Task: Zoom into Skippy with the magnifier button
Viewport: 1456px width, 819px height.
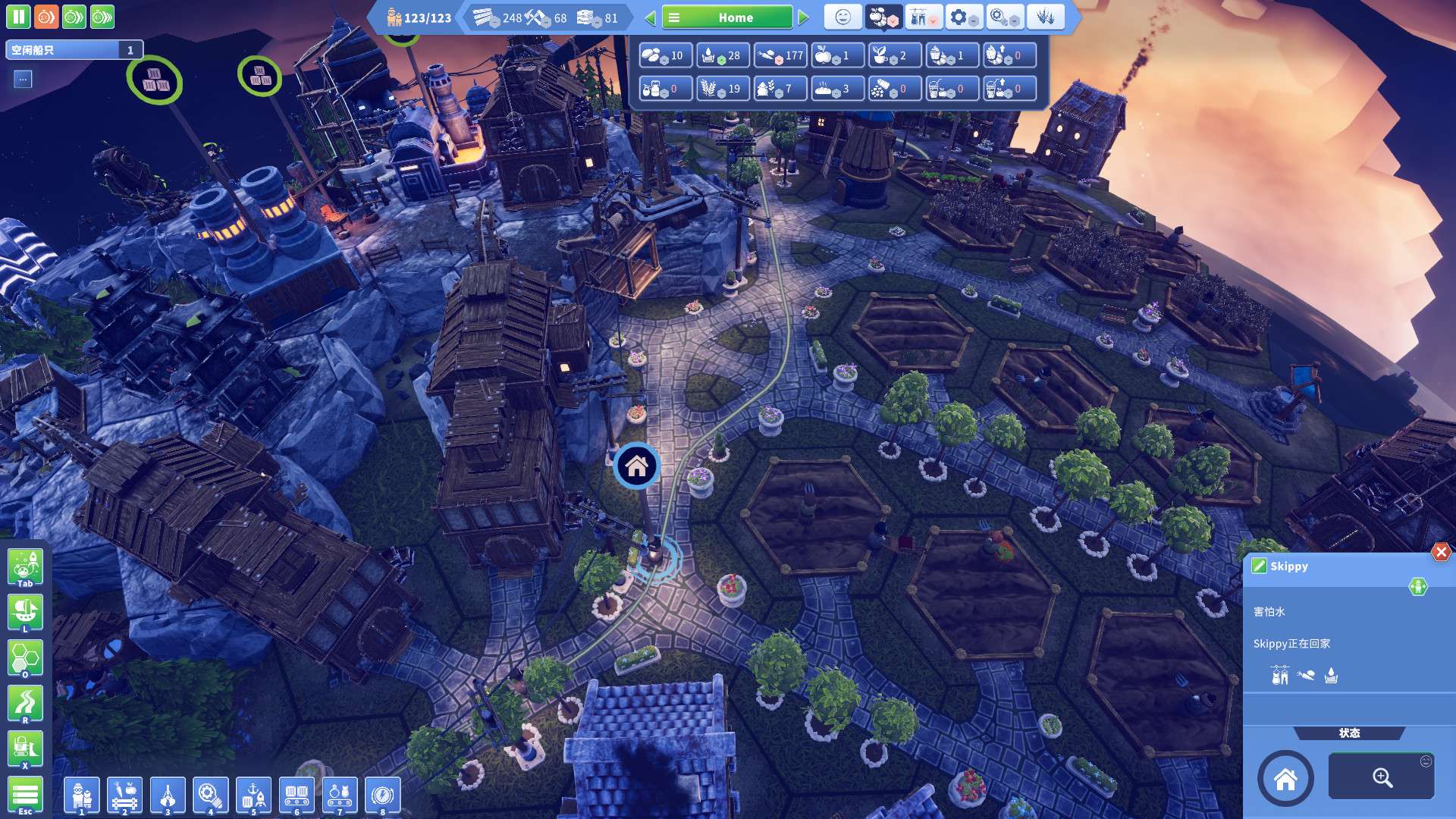Action: [x=1381, y=777]
